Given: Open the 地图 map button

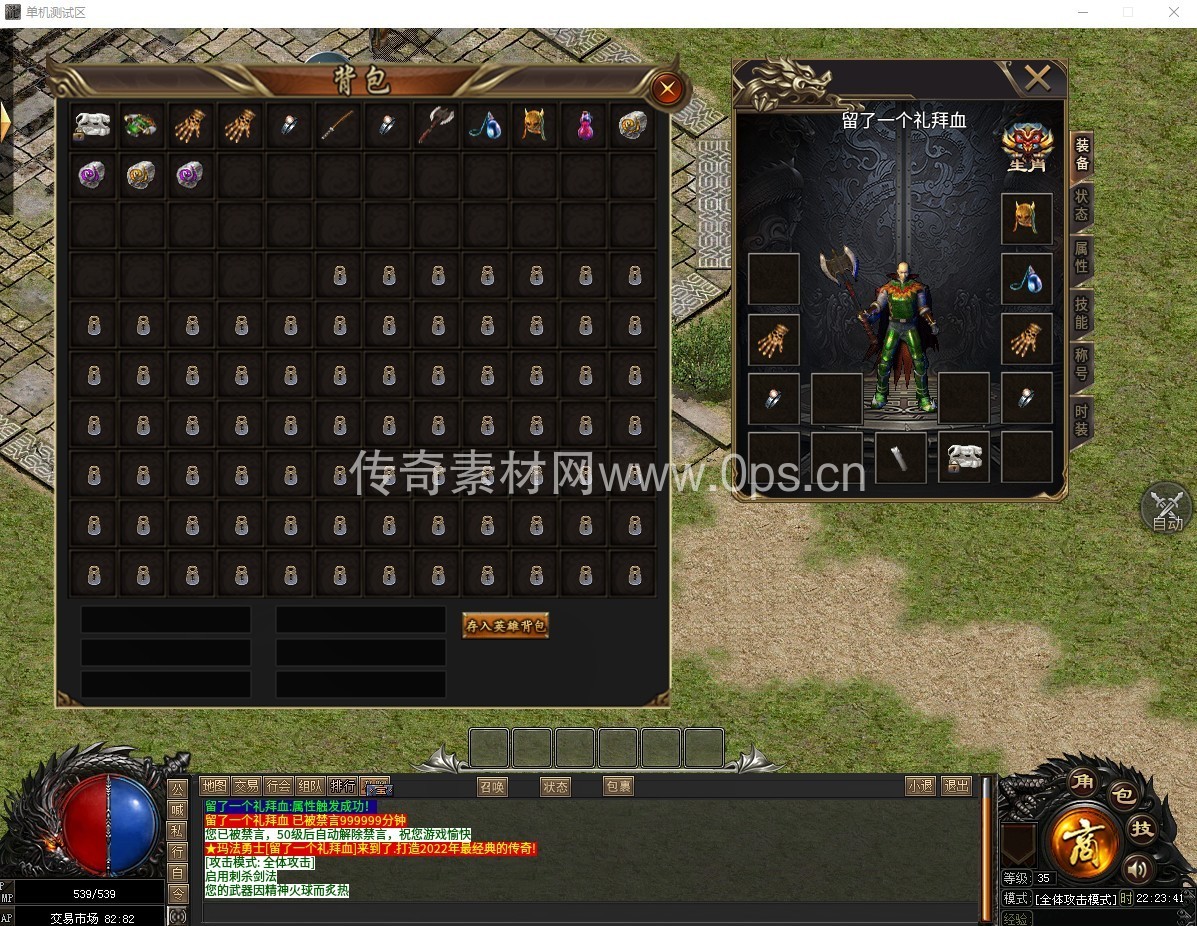Looking at the screenshot, I should 214,786.
